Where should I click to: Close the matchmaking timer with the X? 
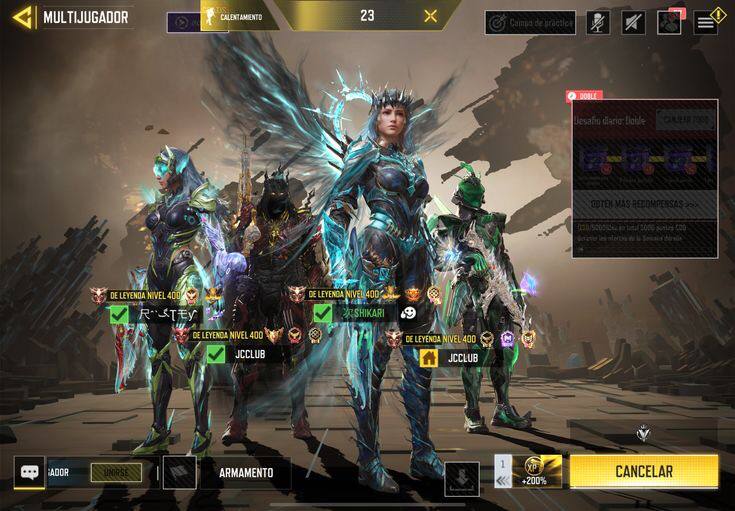pyautogui.click(x=431, y=16)
